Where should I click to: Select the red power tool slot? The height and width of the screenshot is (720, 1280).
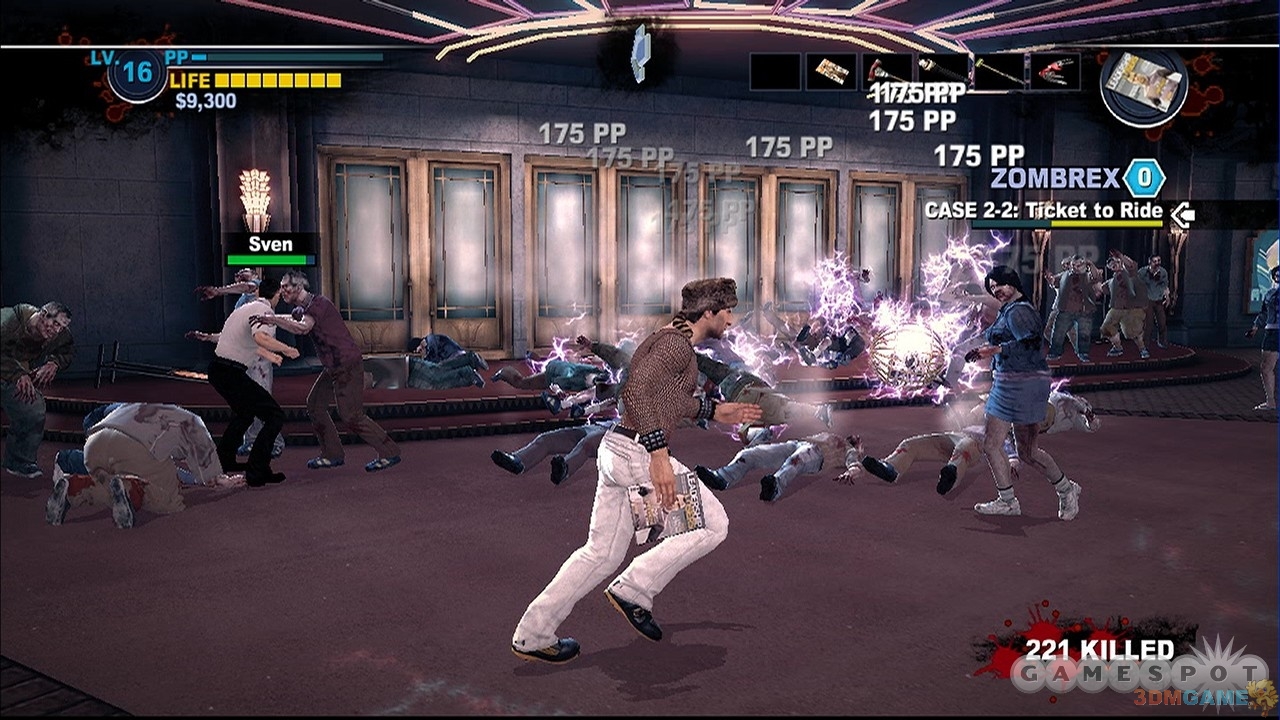1055,71
